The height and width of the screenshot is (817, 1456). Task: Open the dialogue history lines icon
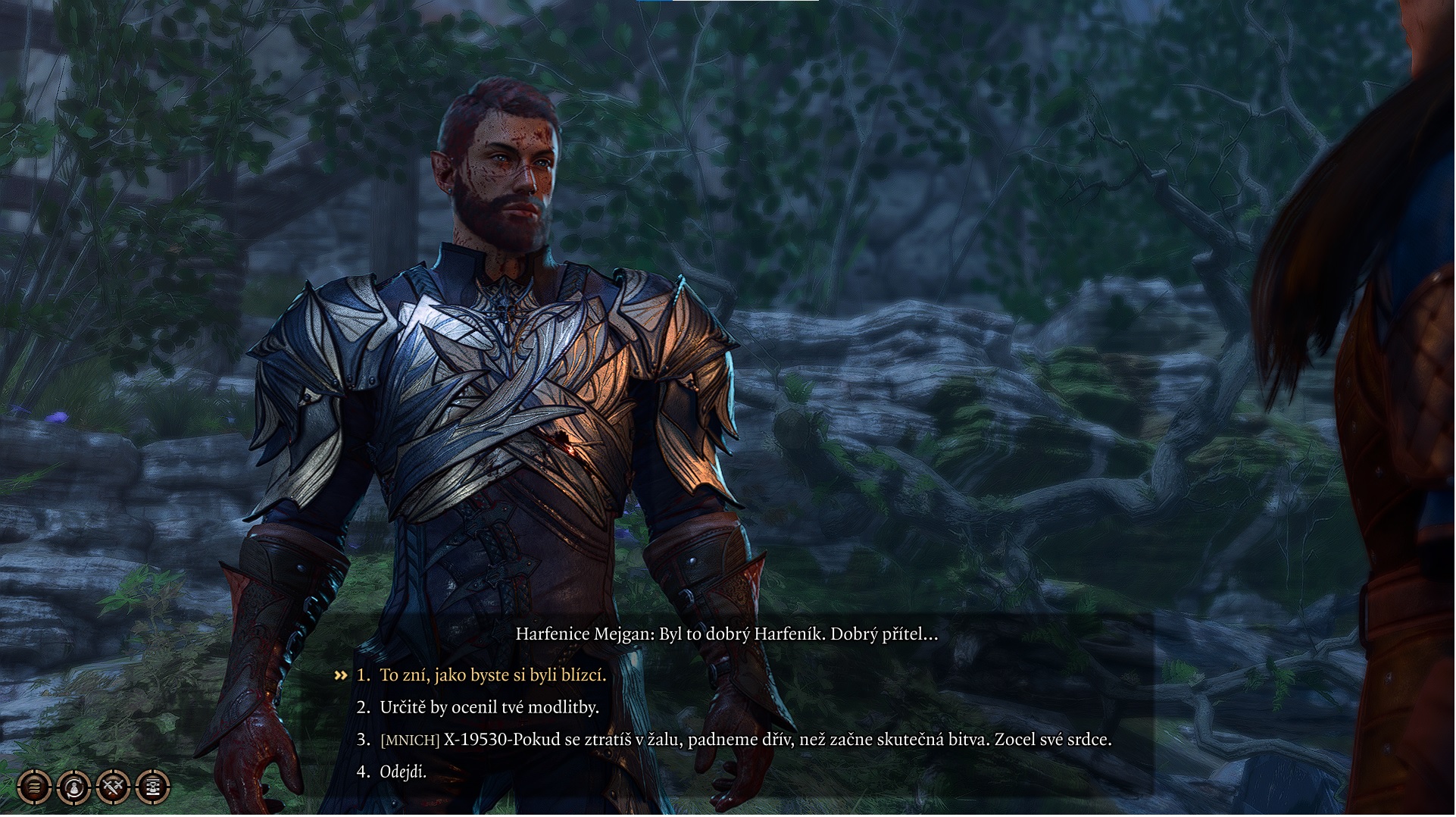[34, 788]
